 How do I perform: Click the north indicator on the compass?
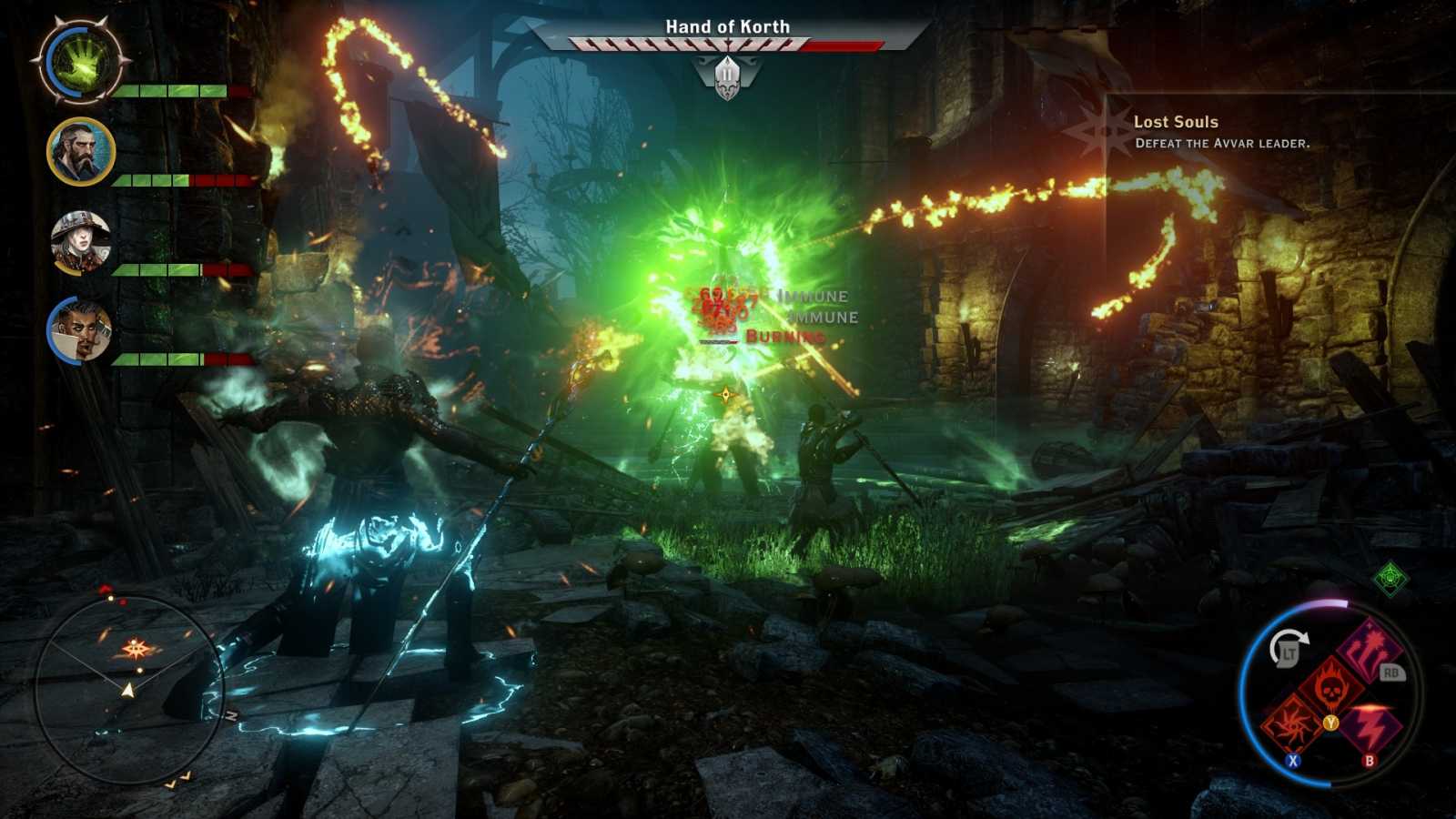pyautogui.click(x=231, y=714)
